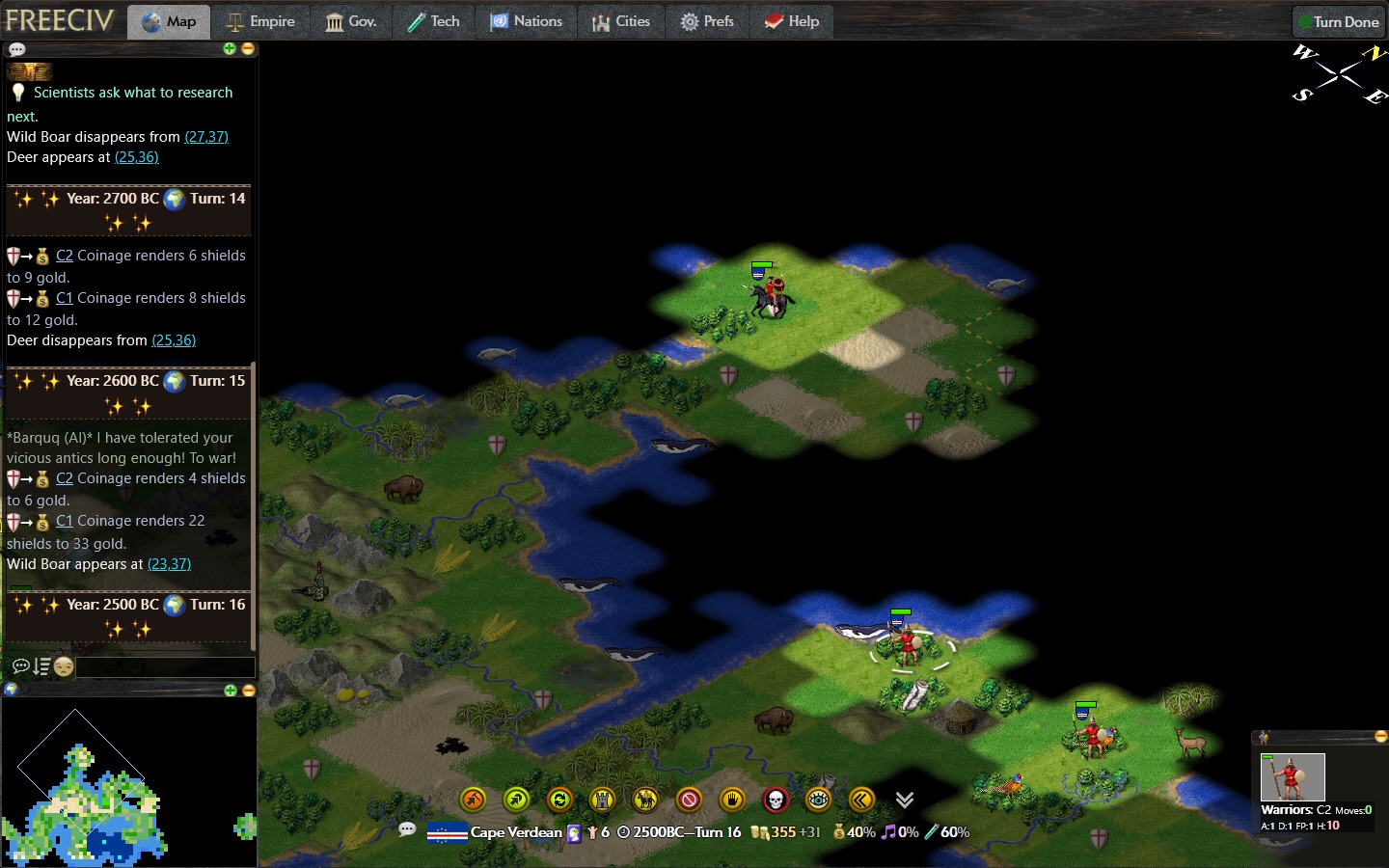
Task: Click the red skull disband unit icon
Action: 776,800
